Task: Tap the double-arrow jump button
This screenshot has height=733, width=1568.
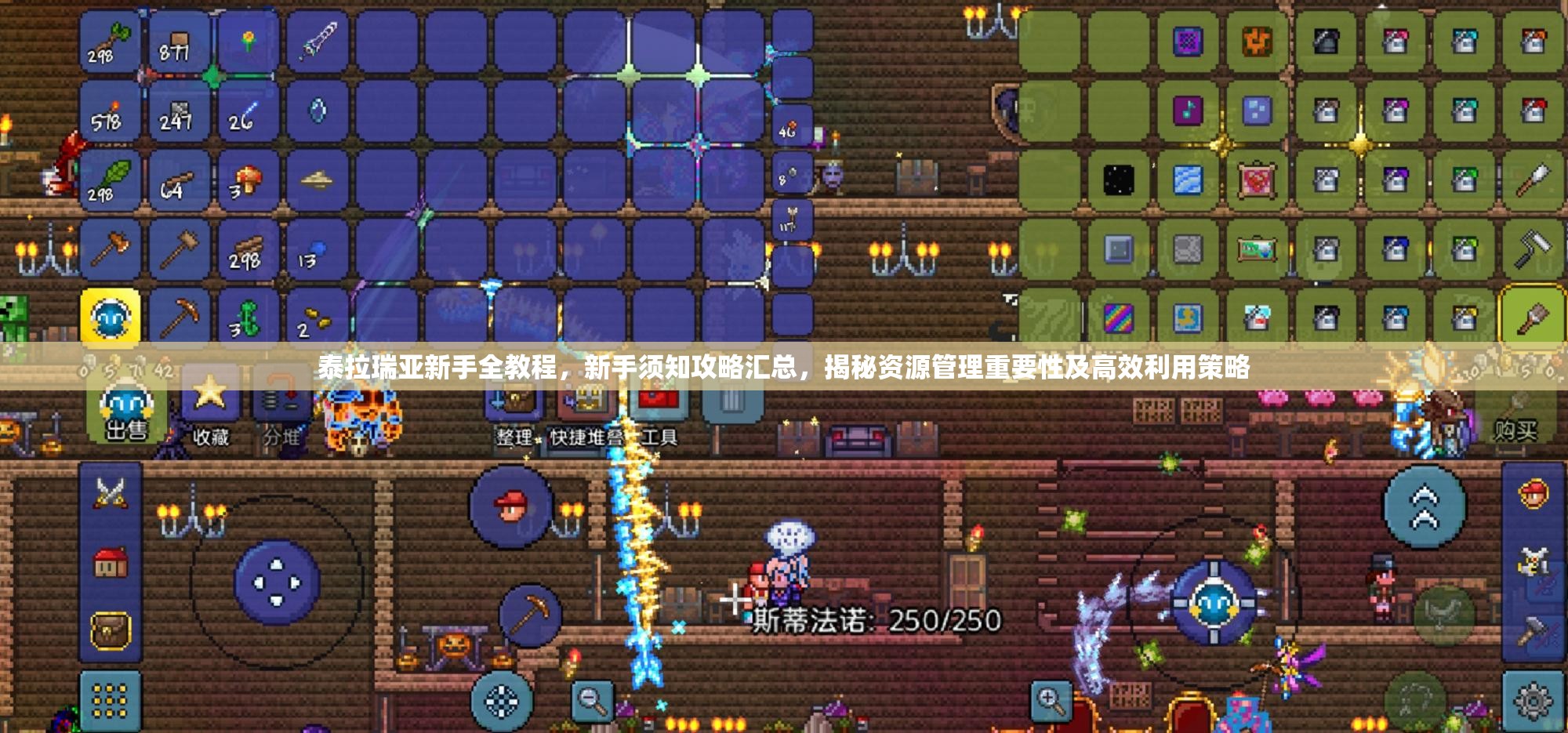Action: [1425, 507]
